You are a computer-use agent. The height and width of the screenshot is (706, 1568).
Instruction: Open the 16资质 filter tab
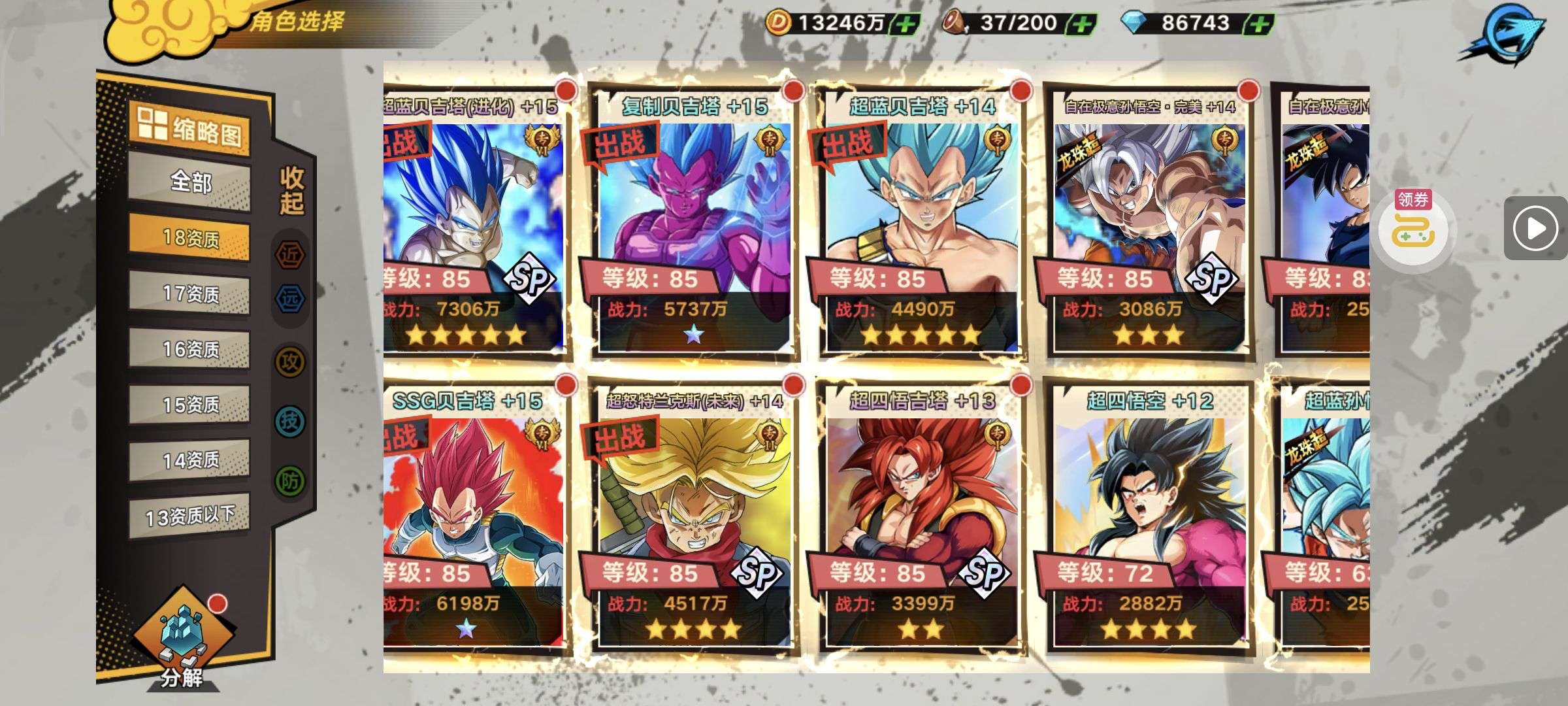[x=190, y=349]
